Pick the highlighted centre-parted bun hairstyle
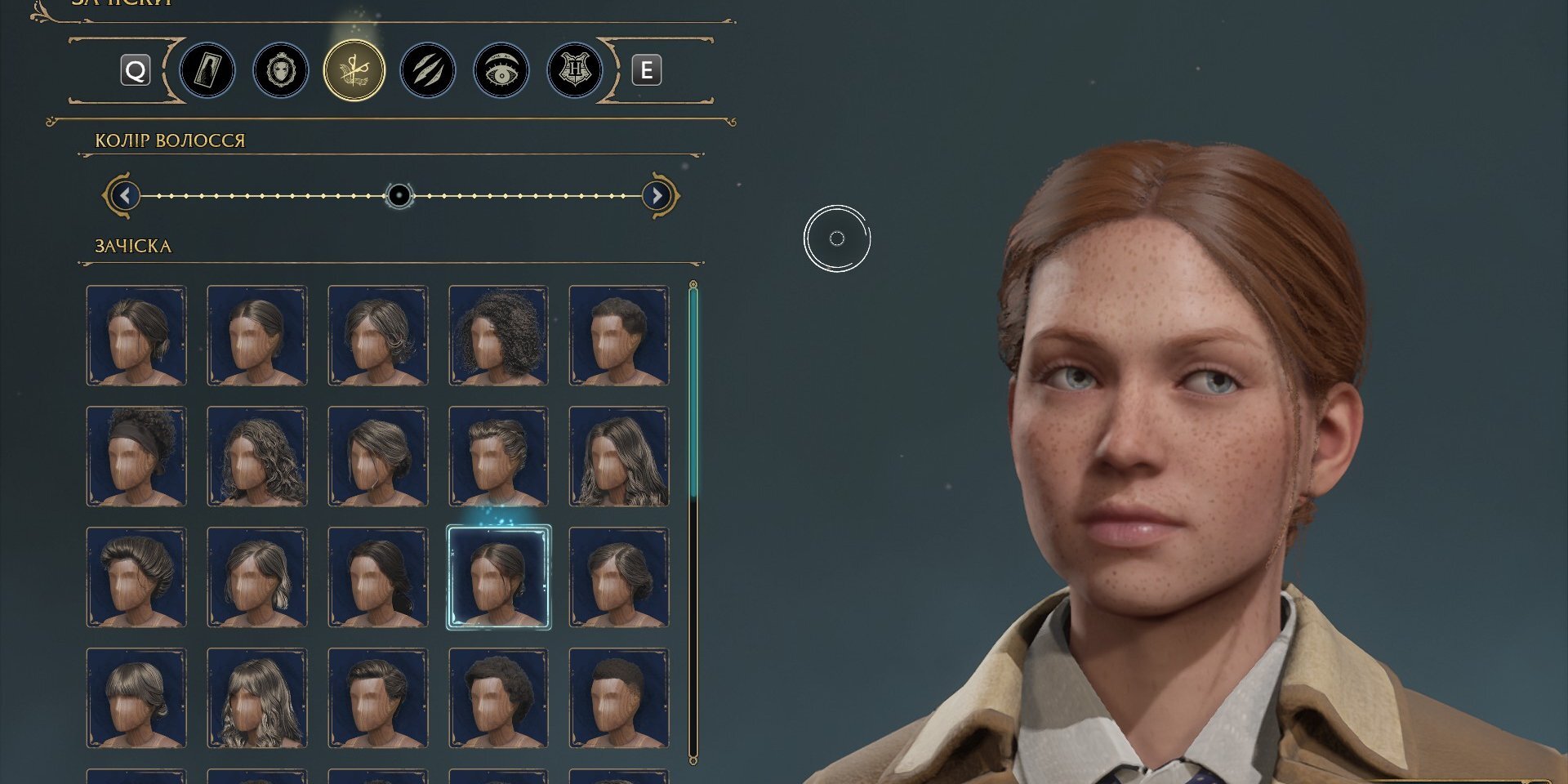 click(x=498, y=577)
